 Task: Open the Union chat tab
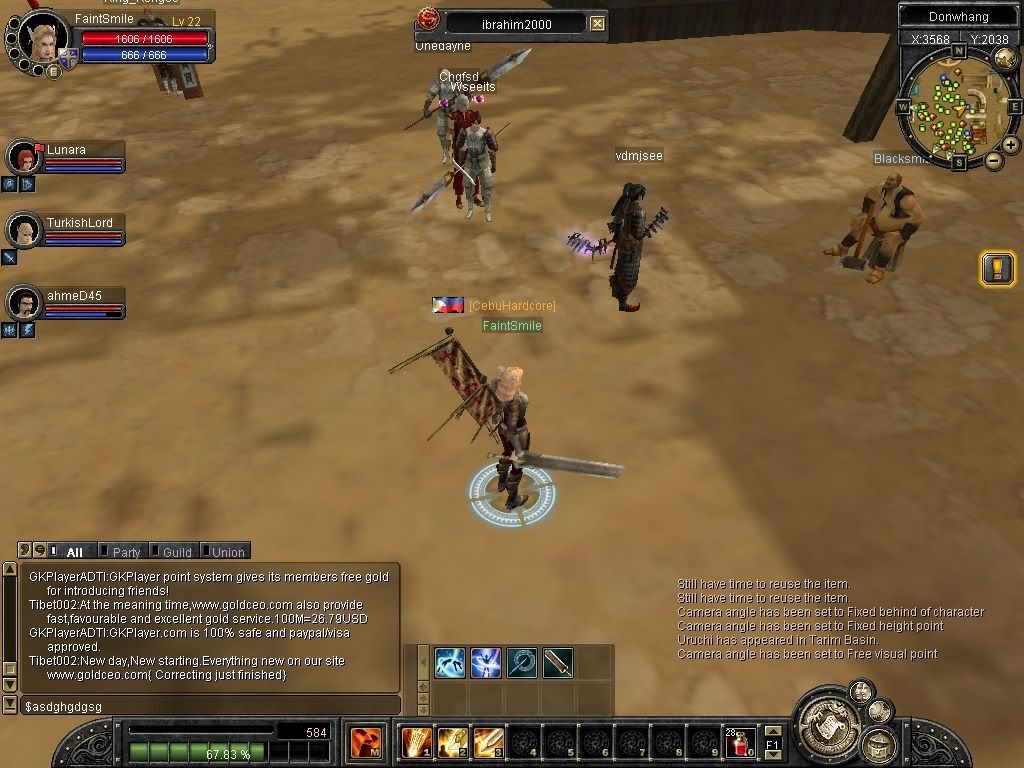227,551
